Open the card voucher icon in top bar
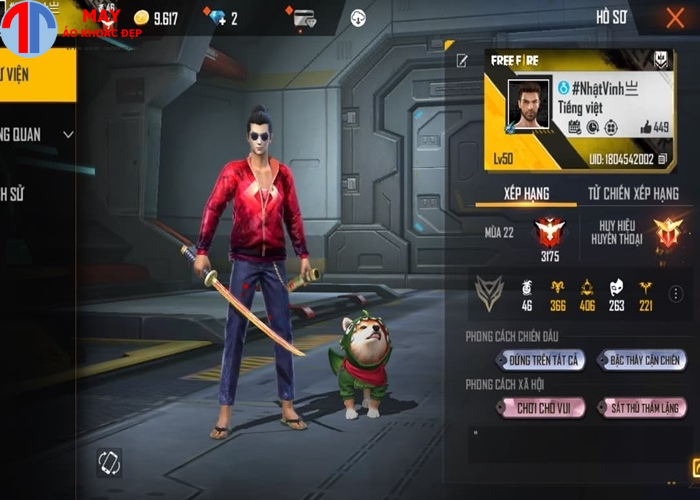This screenshot has width=700, height=500. pos(304,18)
